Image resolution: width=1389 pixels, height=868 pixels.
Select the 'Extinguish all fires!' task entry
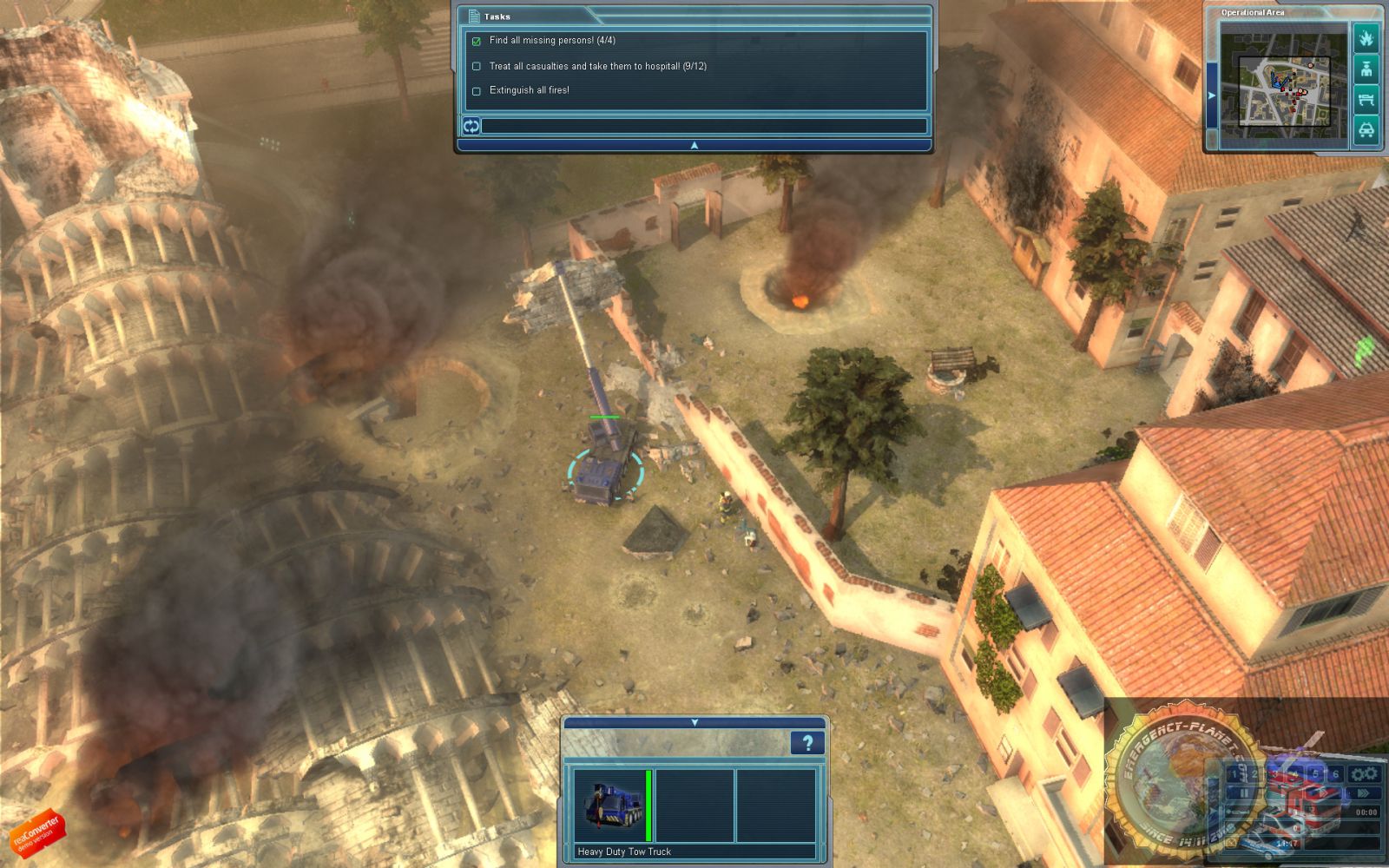(529, 90)
